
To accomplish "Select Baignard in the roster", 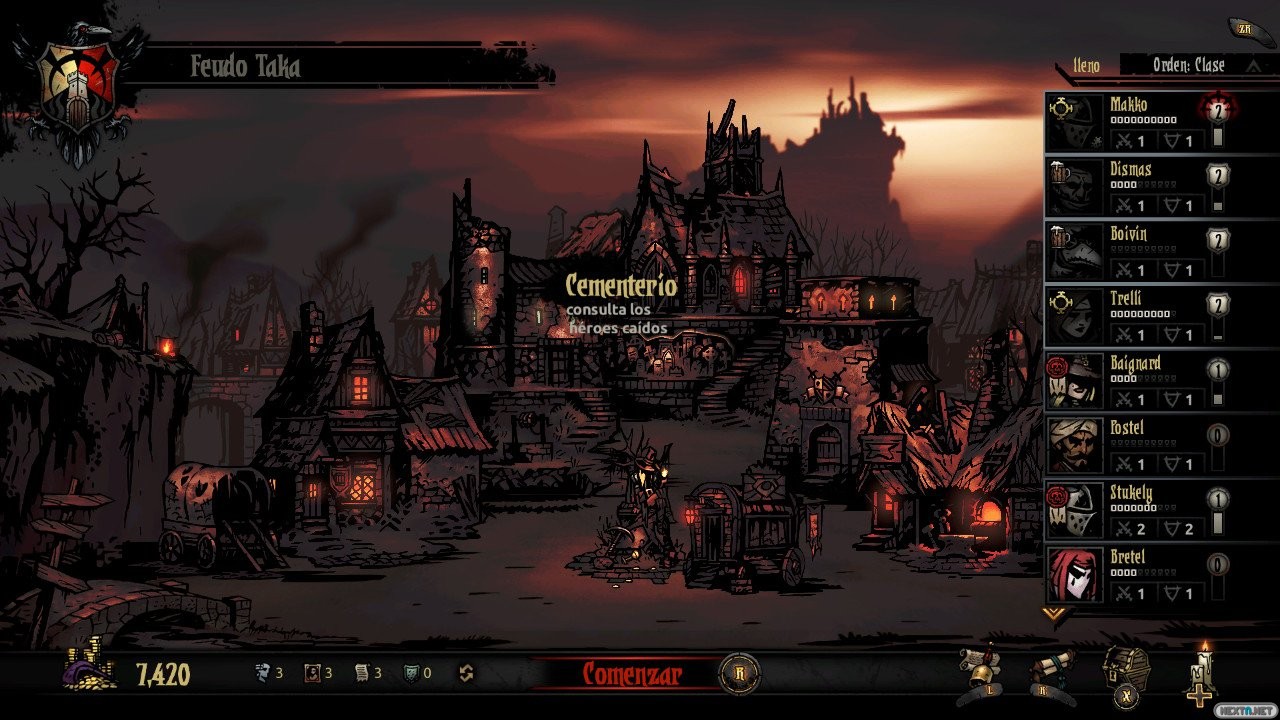I will coord(1130,381).
